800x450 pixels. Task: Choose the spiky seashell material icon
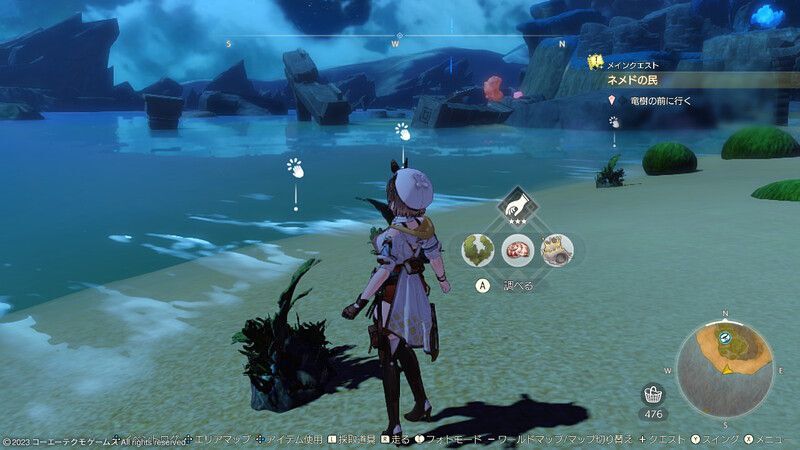click(x=556, y=249)
